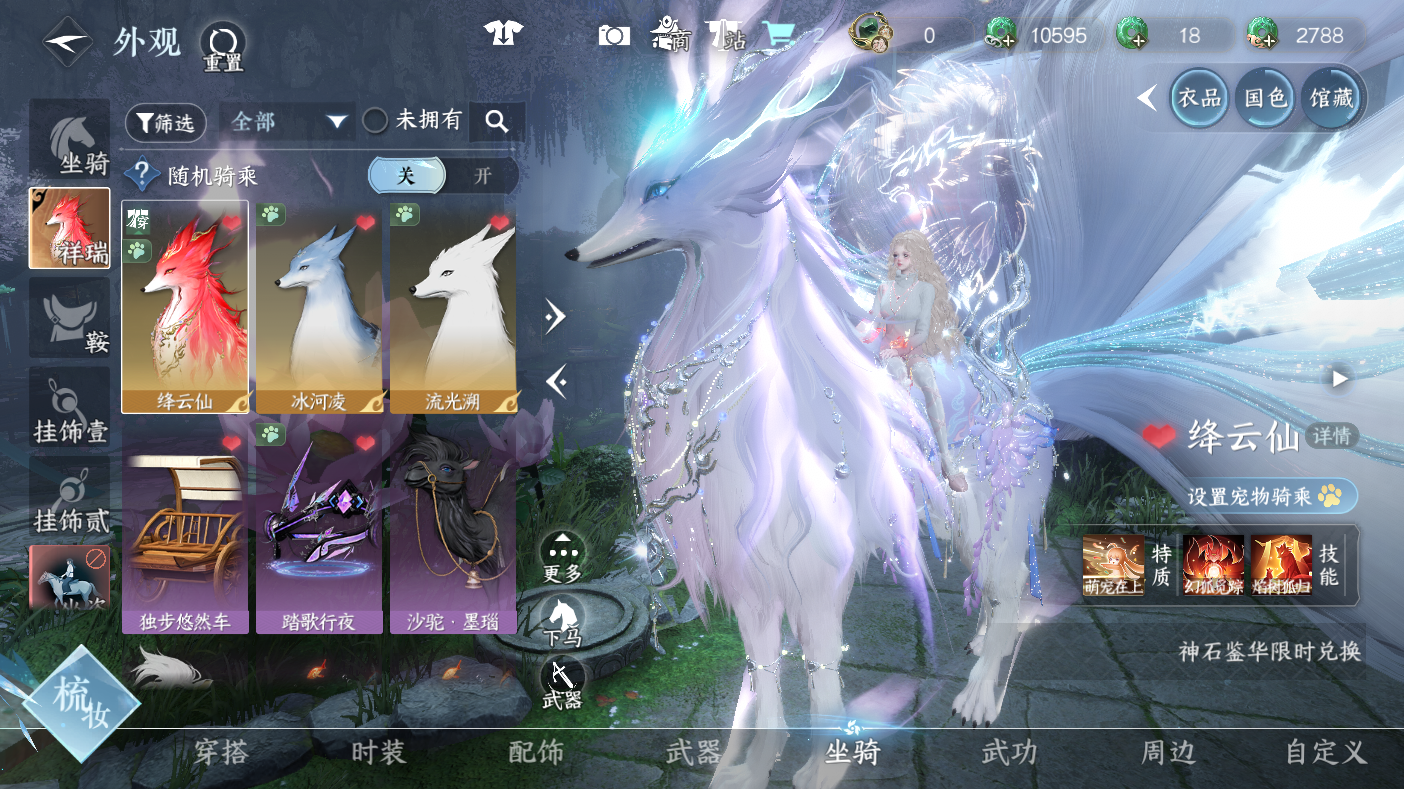The width and height of the screenshot is (1404, 789).
Task: Select the 沙驼·墨瑙 camel mount
Action: 453,525
